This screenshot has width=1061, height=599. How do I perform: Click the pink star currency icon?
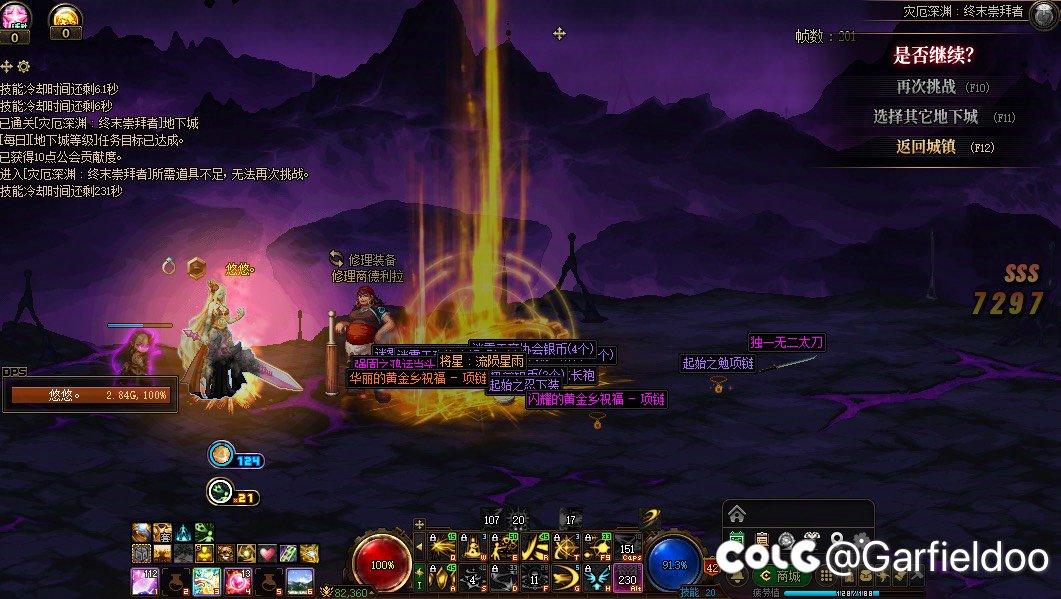click(x=15, y=17)
